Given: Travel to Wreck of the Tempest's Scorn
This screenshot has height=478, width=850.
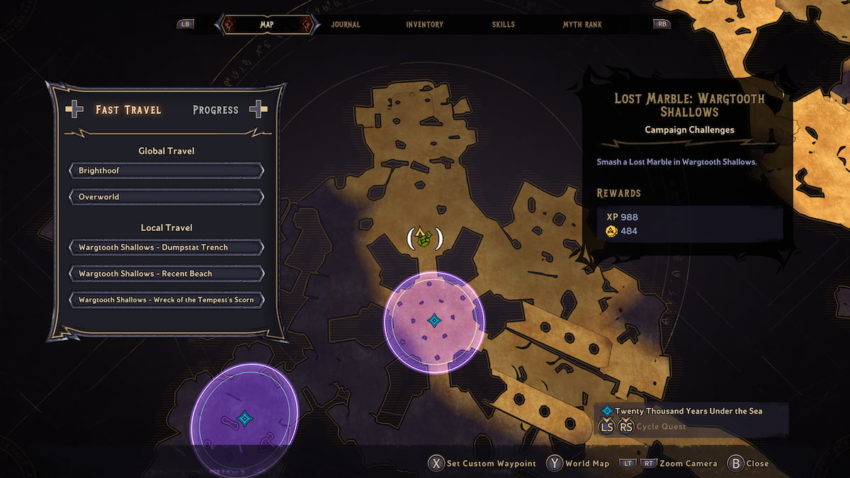Looking at the screenshot, I should (x=165, y=300).
